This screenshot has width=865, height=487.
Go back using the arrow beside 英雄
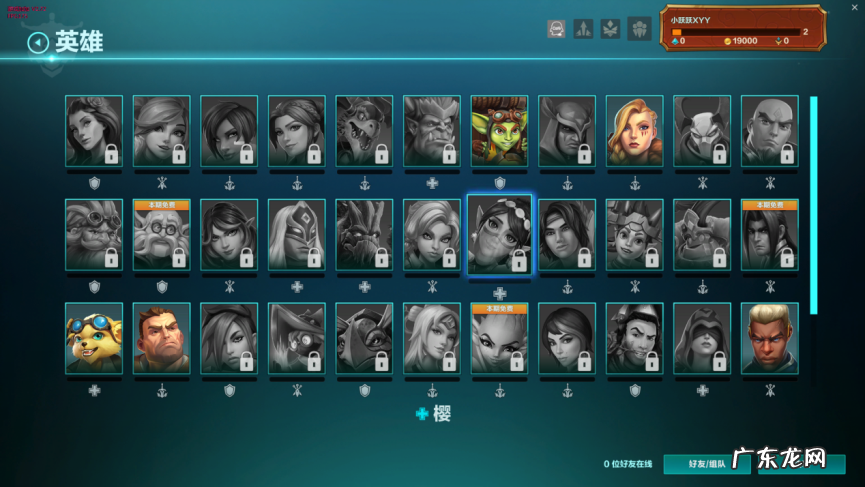[38, 43]
